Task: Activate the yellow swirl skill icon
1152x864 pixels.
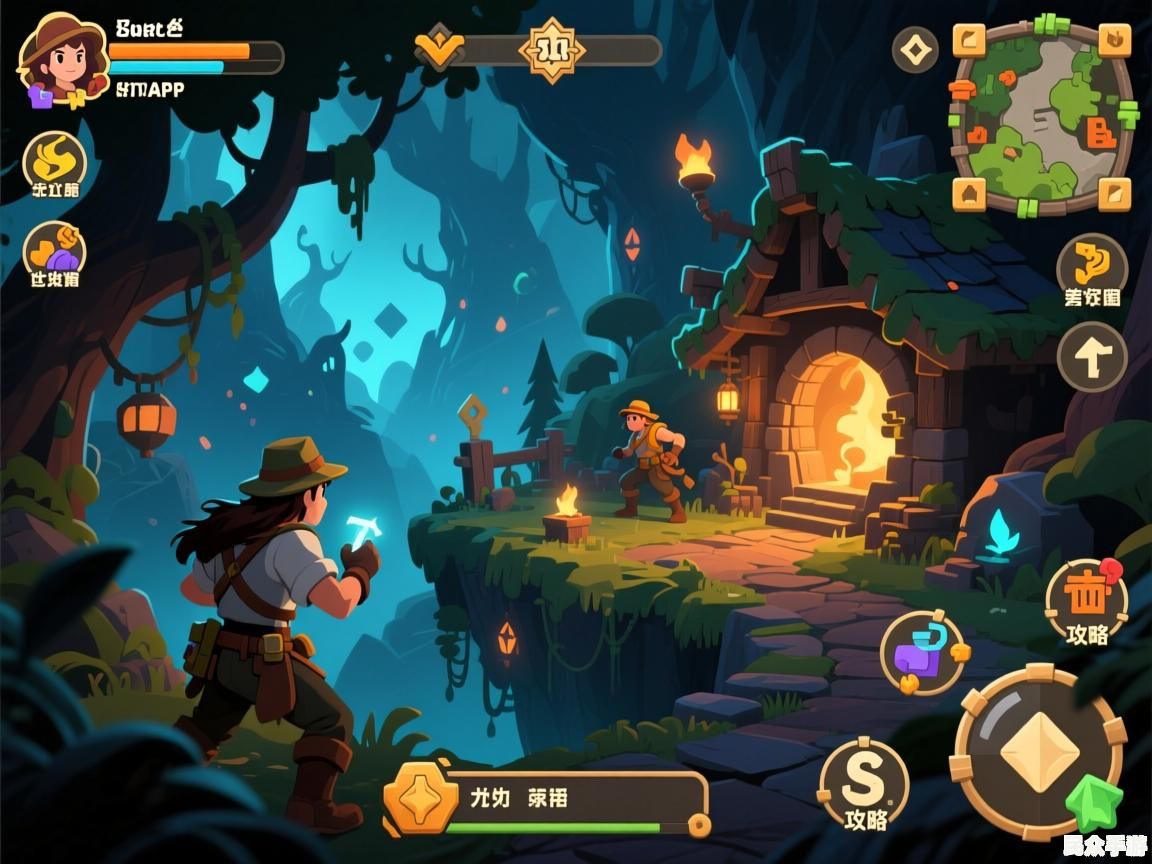Action: coord(55,160)
